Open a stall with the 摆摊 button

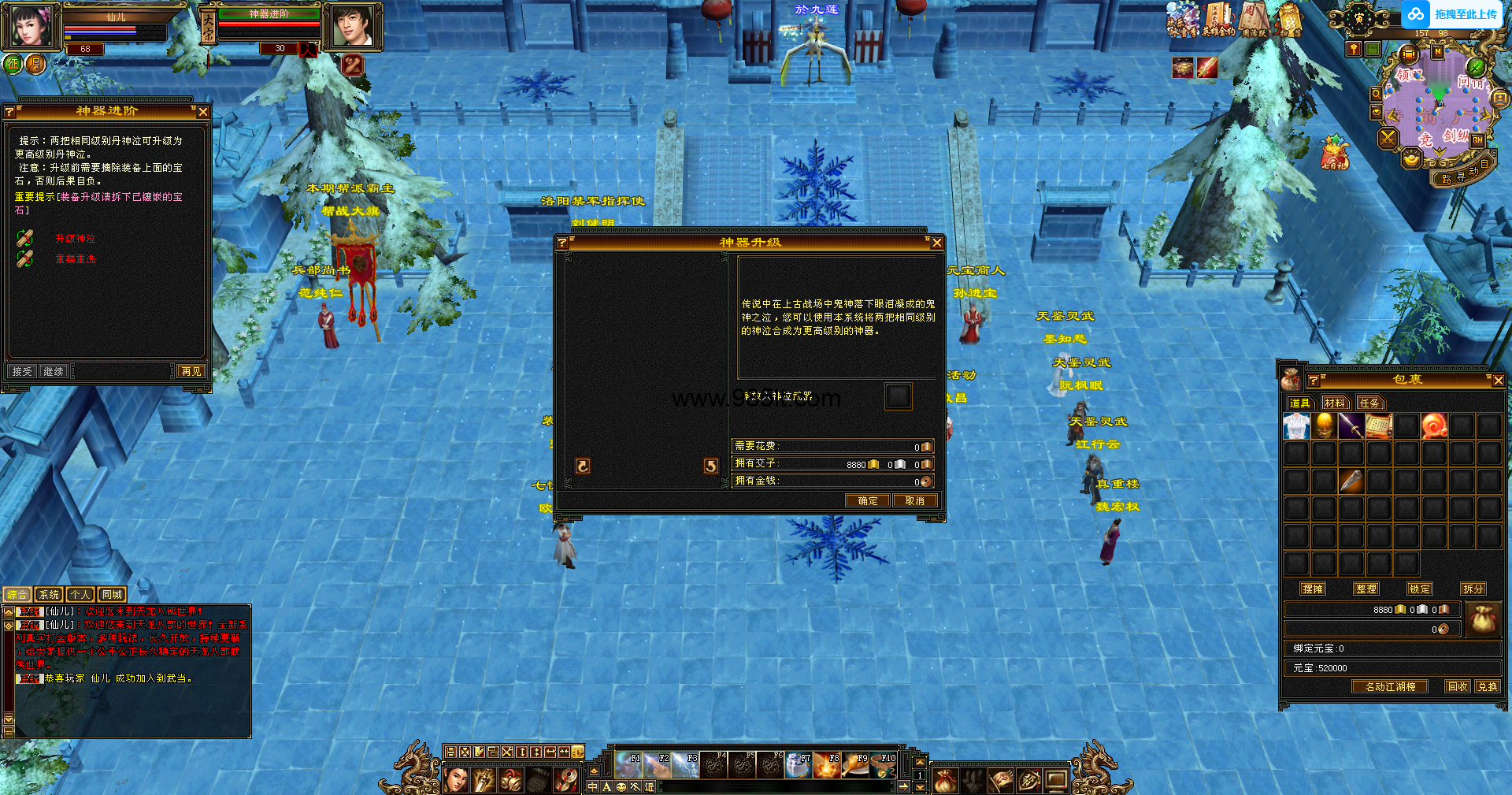[x=1313, y=589]
